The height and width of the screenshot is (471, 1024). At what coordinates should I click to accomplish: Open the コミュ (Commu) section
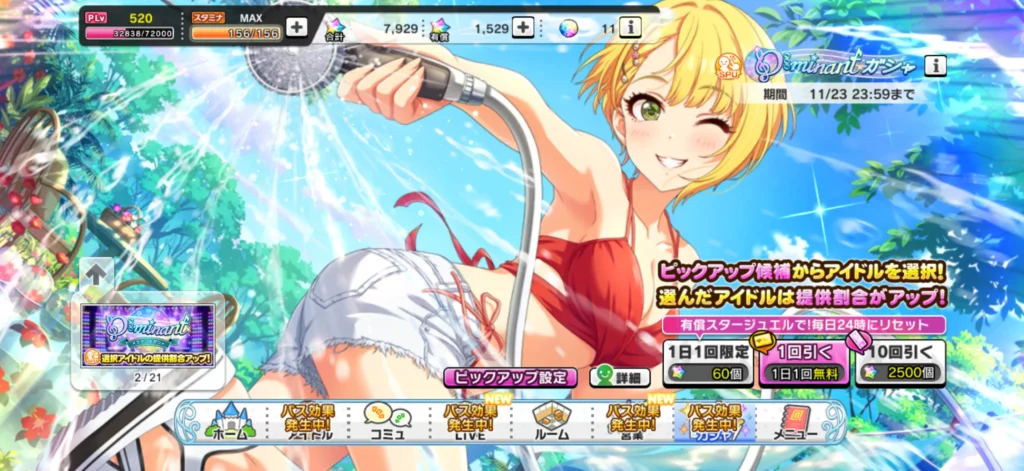pos(384,421)
